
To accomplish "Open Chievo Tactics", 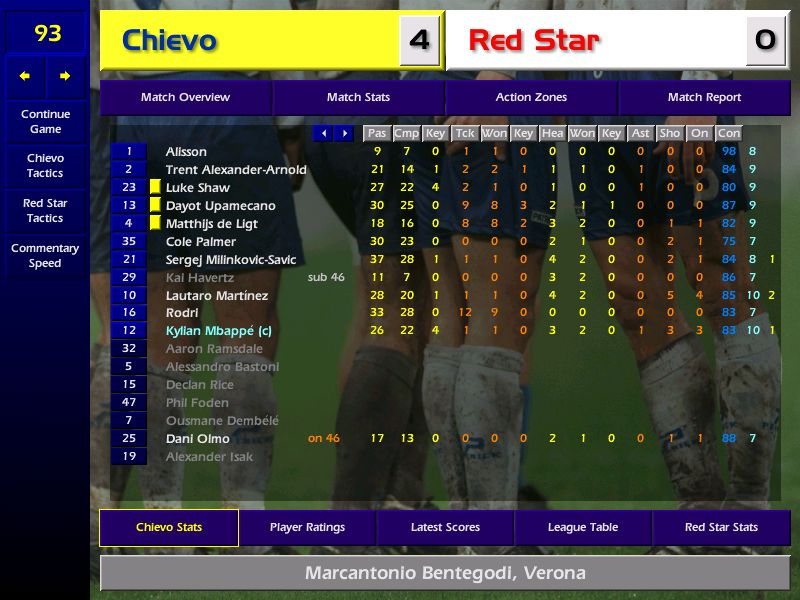I will (x=45, y=166).
